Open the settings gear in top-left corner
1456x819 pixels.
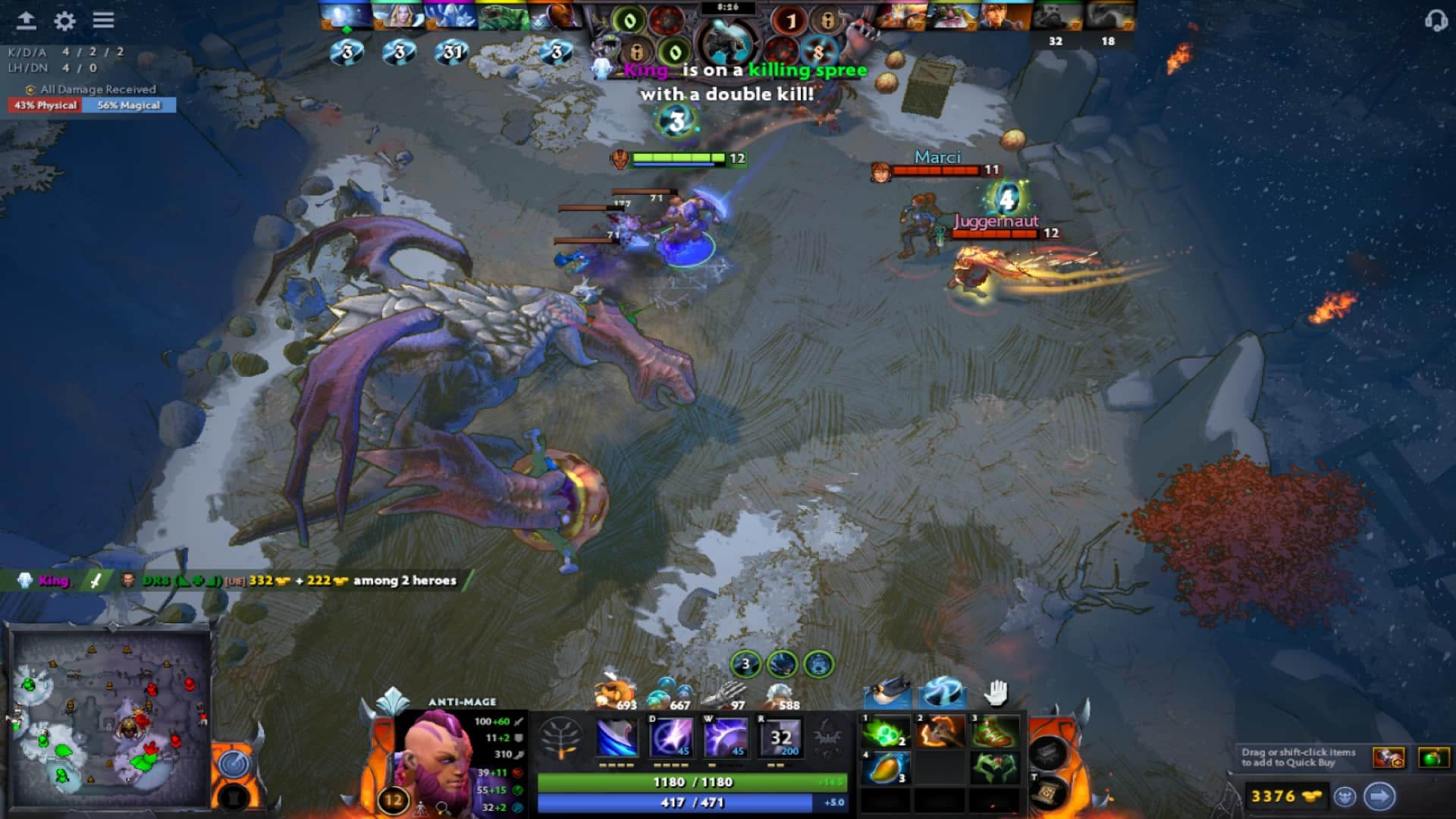click(x=63, y=20)
